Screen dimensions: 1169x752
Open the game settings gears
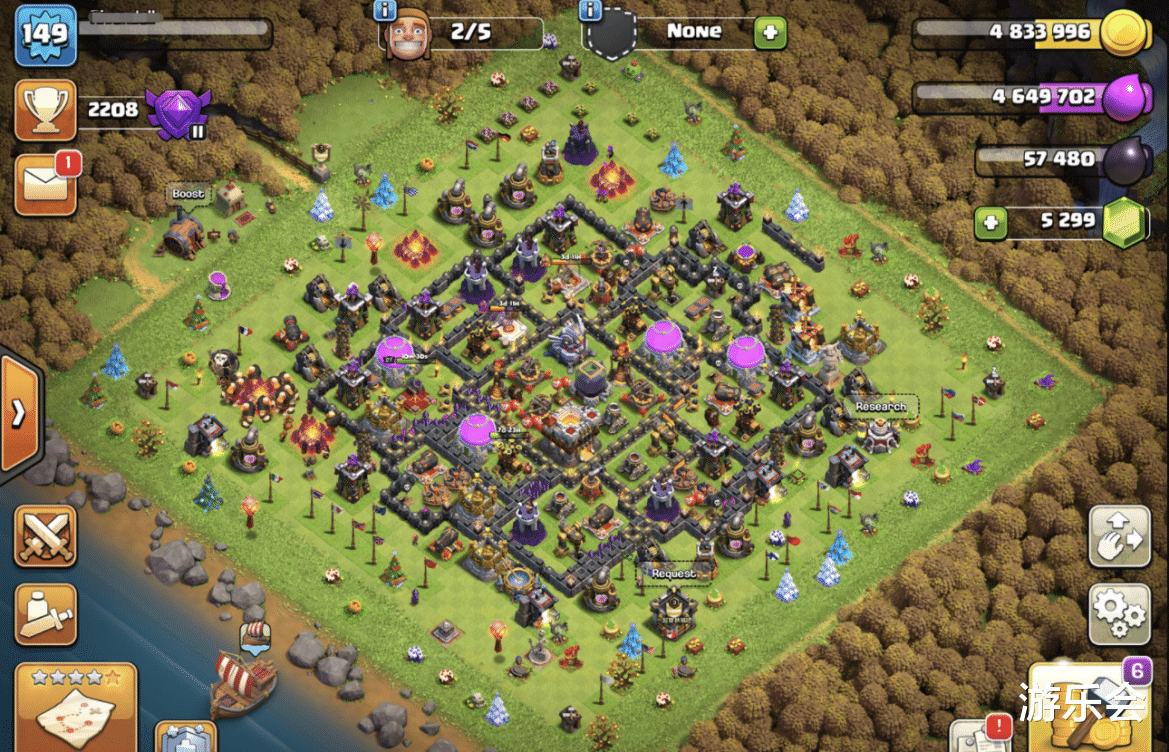coord(1119,614)
